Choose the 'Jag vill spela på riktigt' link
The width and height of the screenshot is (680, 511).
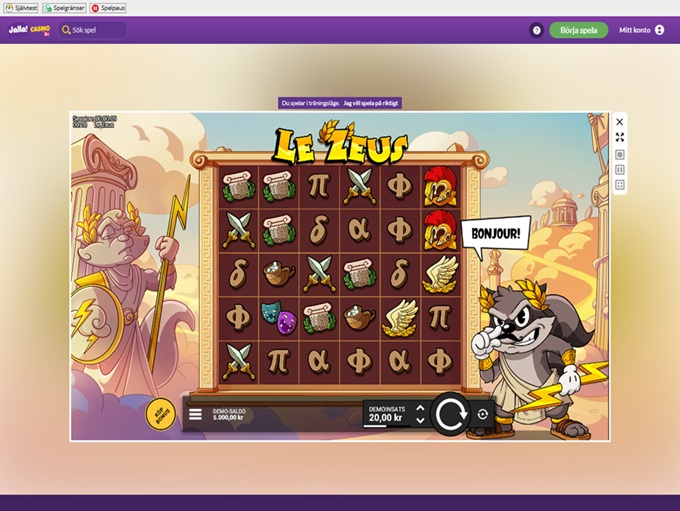[371, 102]
